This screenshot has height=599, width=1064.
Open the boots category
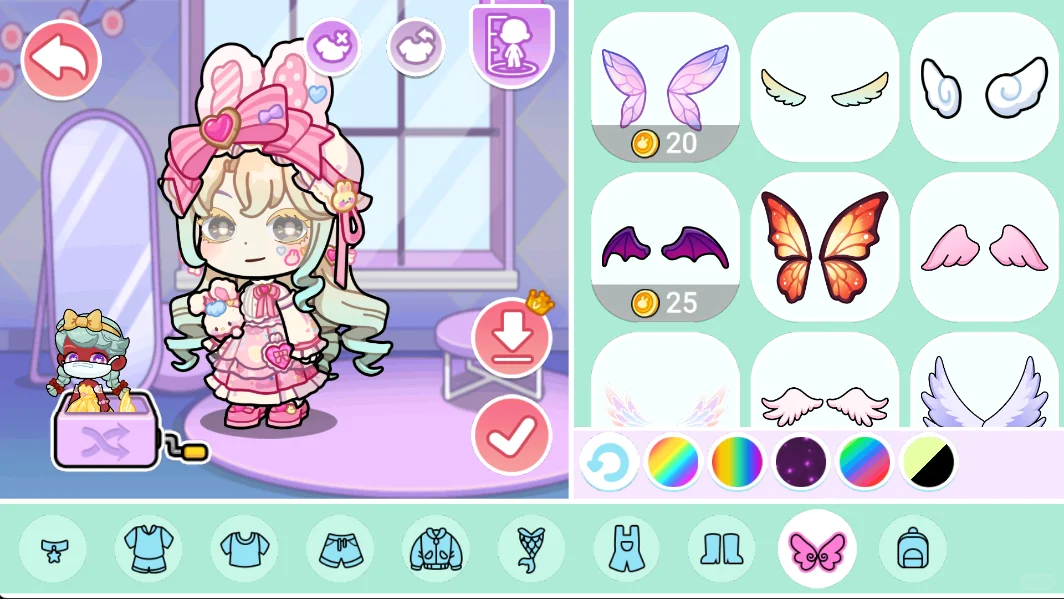[x=721, y=549]
